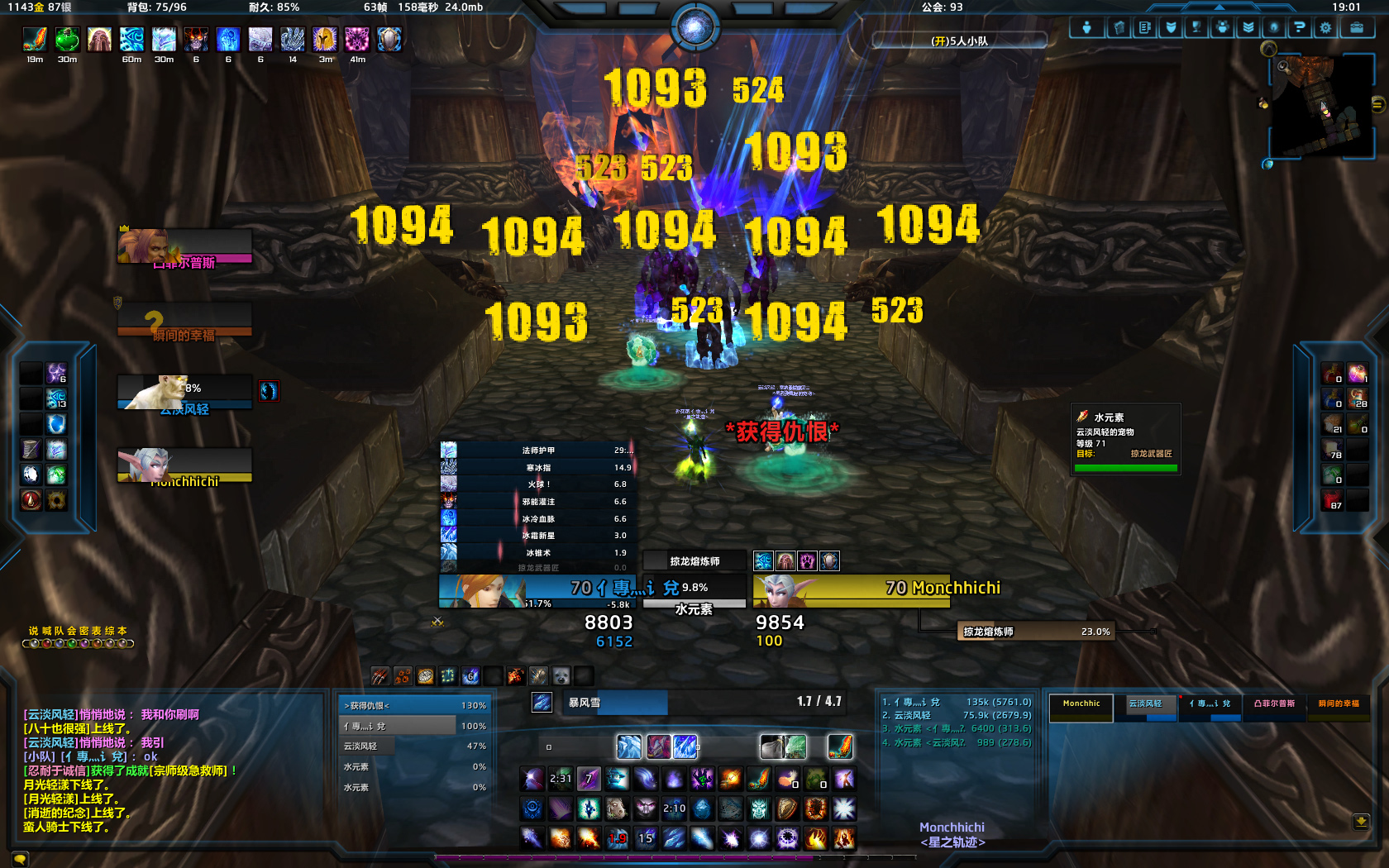Enable the 综 combined chat channel
The image size is (1389, 868).
[x=109, y=630]
